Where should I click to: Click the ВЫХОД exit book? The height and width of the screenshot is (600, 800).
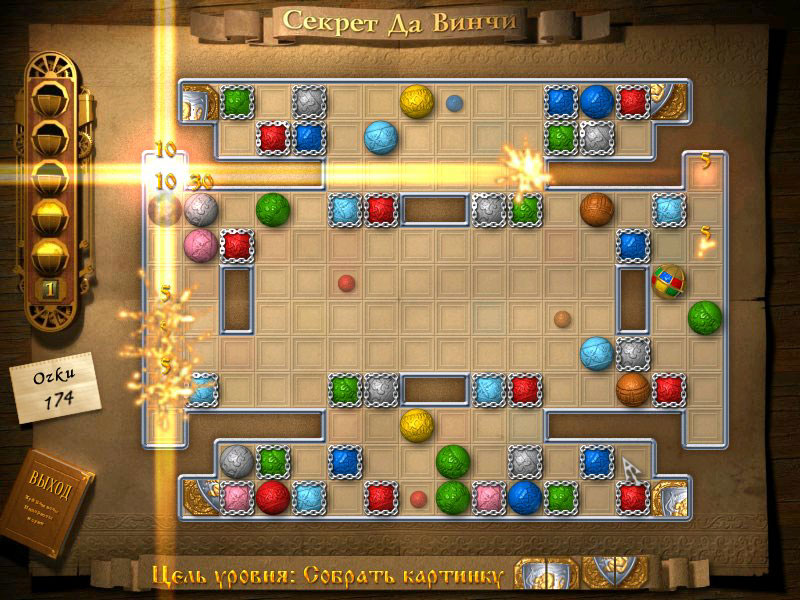(51, 503)
